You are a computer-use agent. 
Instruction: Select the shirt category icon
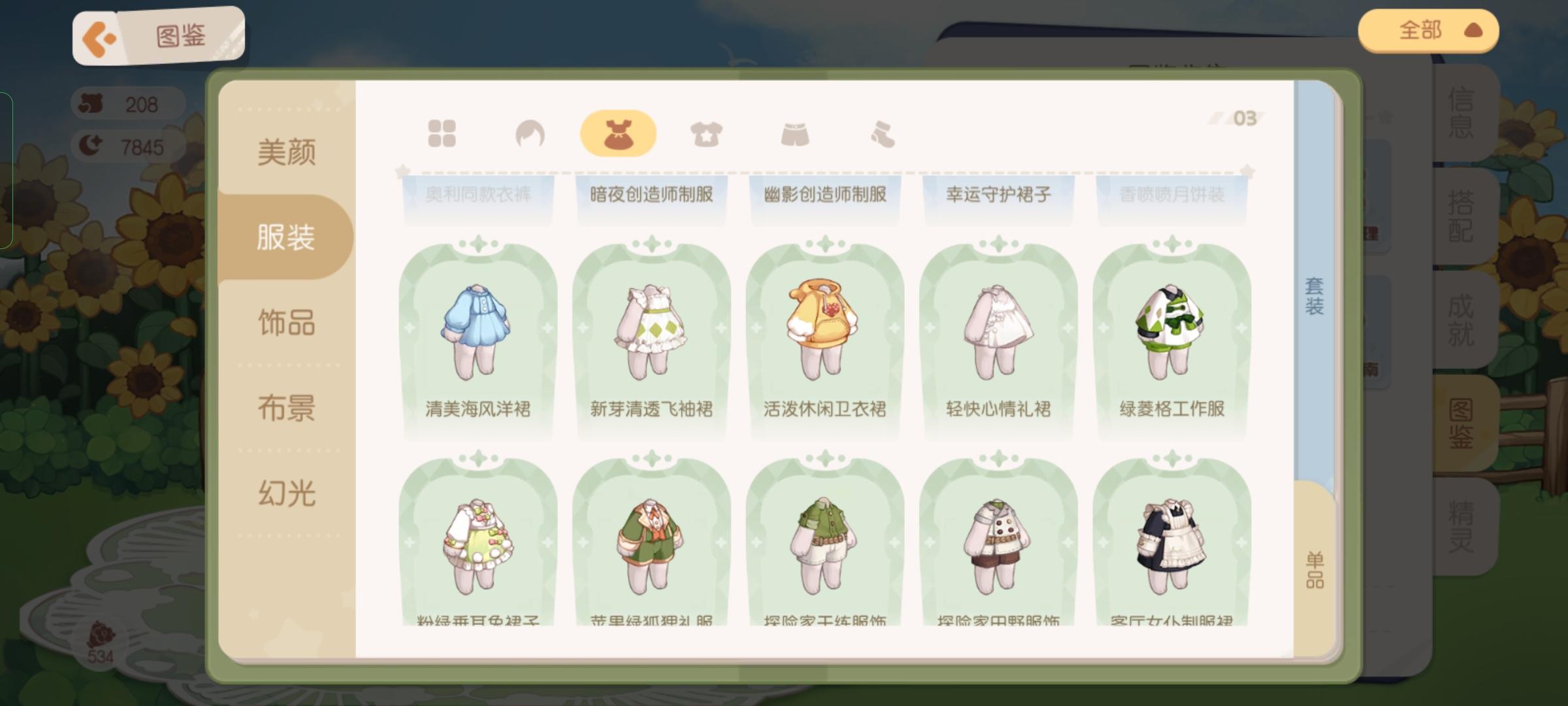tap(706, 132)
